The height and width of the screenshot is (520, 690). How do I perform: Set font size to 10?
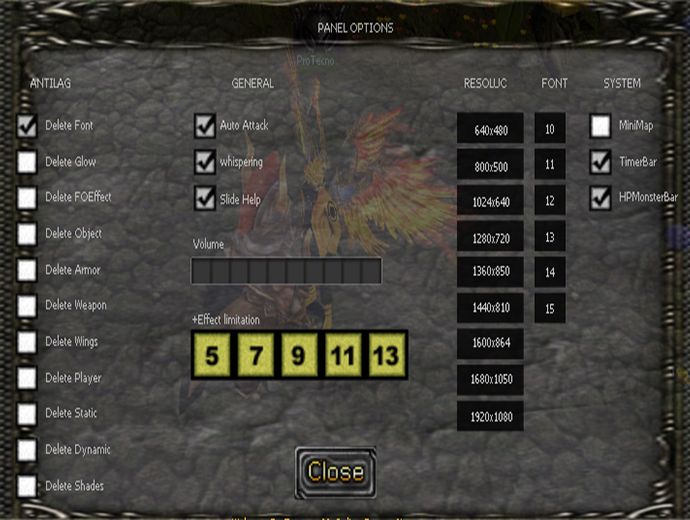[x=550, y=129]
